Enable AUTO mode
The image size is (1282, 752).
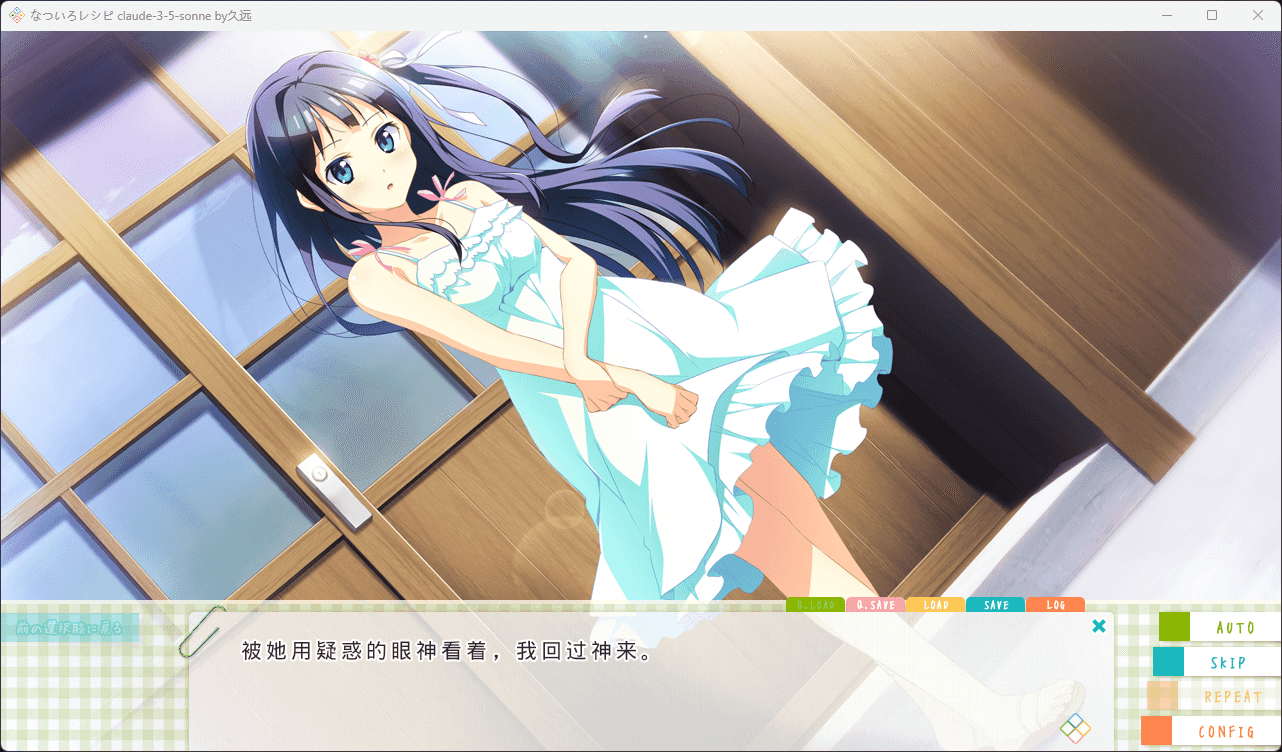1221,627
